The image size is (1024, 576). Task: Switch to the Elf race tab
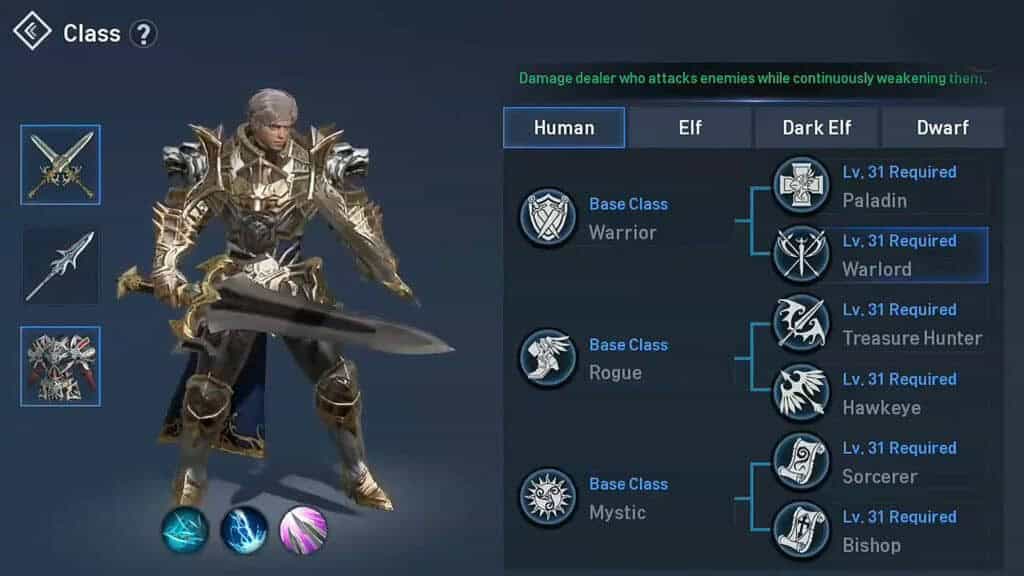pyautogui.click(x=690, y=128)
